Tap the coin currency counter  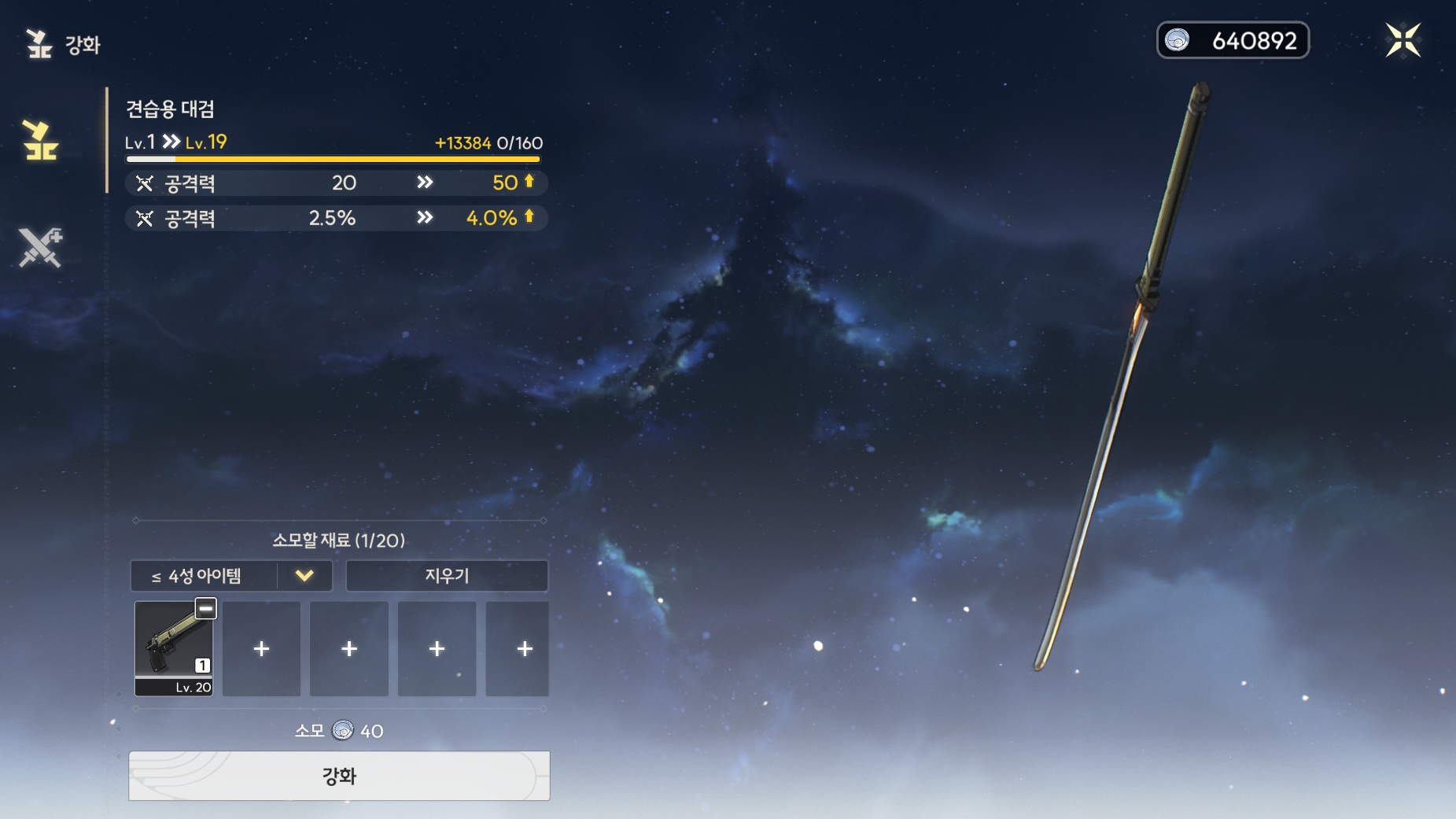1232,40
